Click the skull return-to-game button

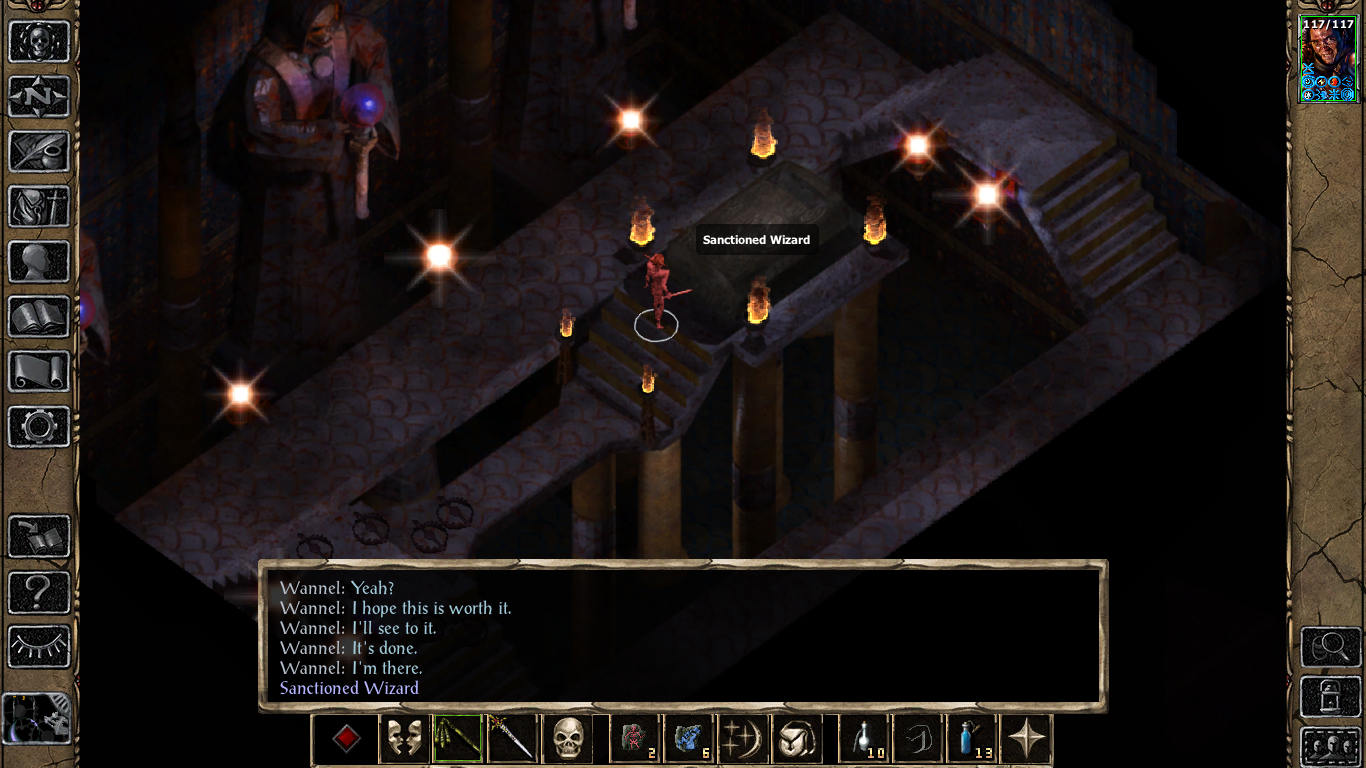39,42
